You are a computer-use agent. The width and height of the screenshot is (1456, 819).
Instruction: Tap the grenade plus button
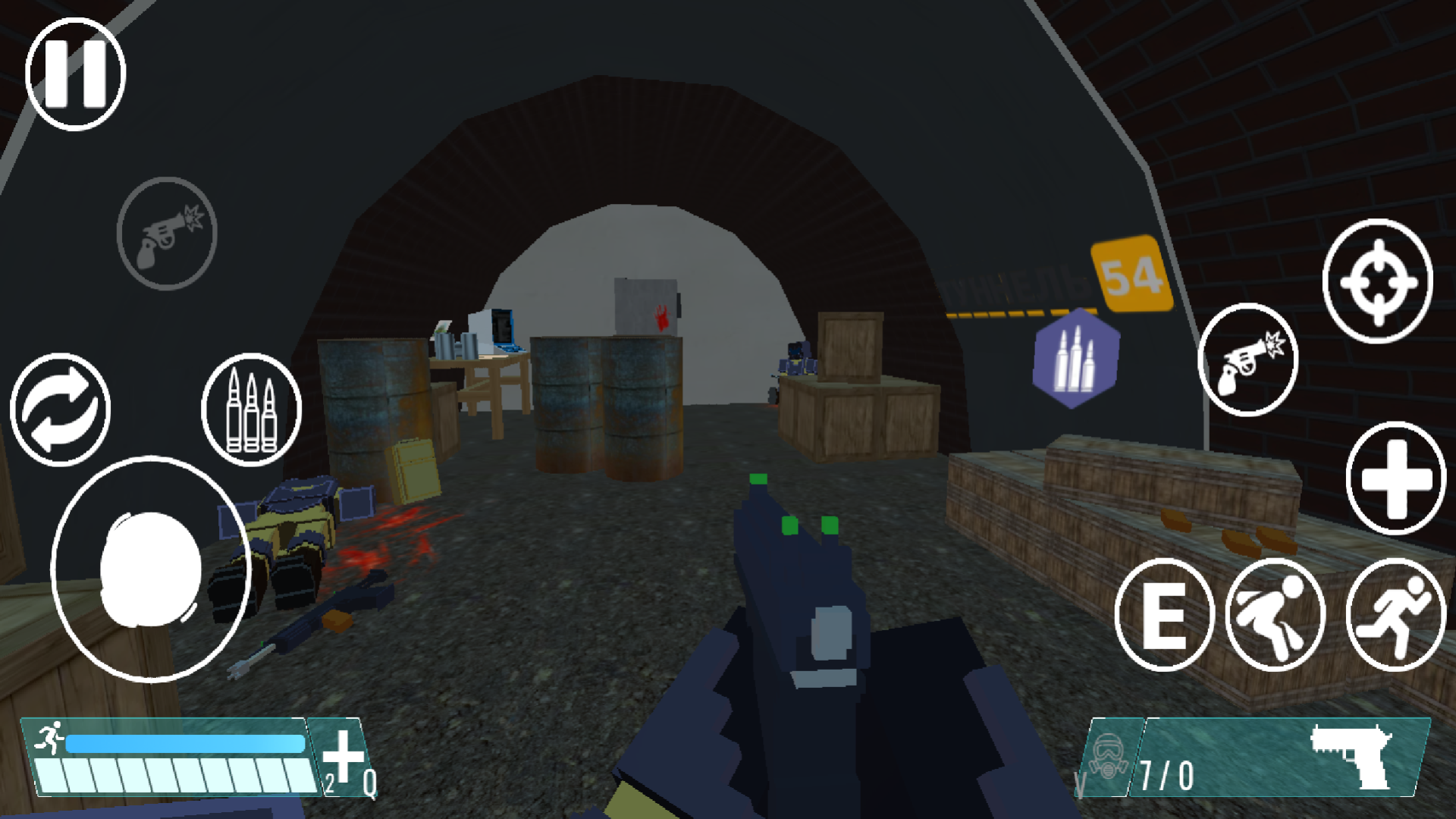click(1395, 479)
